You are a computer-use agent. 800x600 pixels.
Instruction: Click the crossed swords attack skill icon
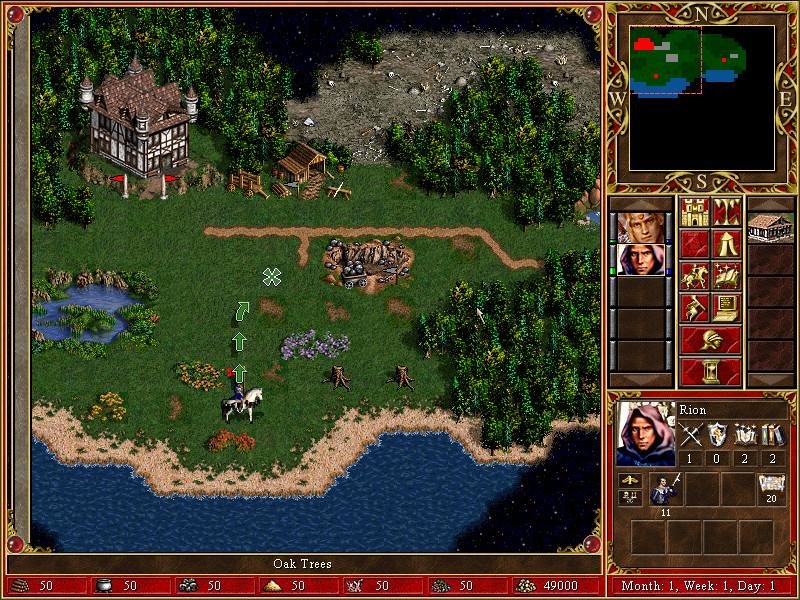tap(691, 435)
